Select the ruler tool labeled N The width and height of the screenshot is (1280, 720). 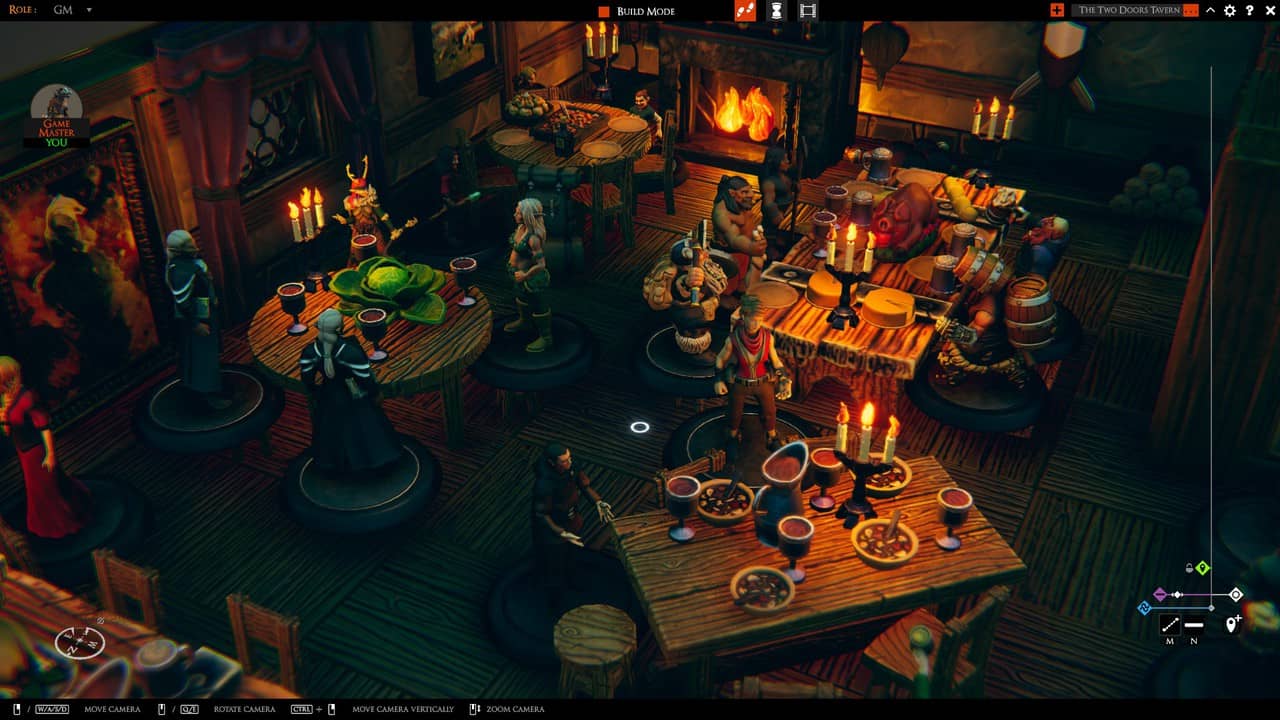click(1193, 625)
